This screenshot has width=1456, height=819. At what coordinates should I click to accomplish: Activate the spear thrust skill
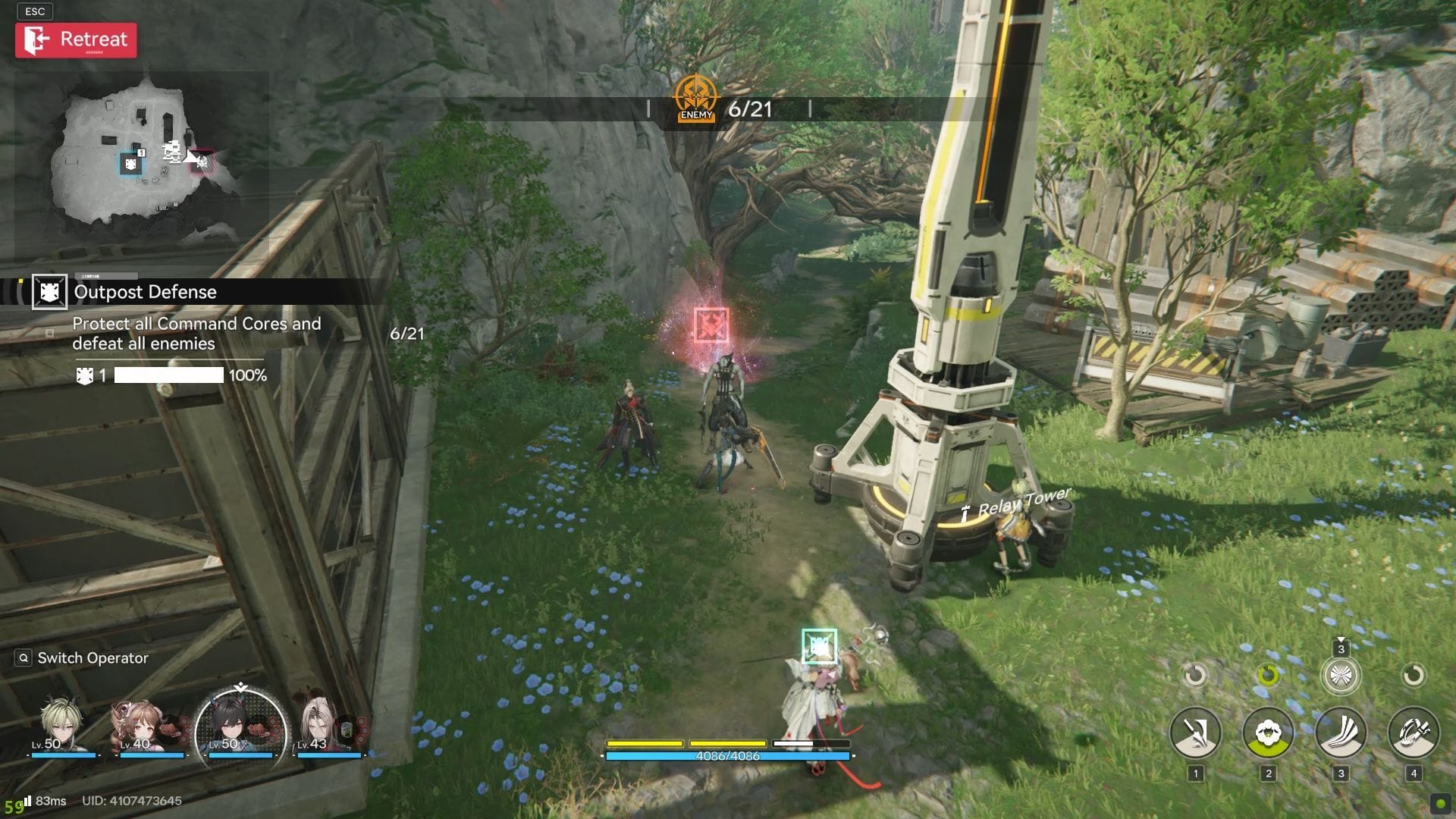(x=1195, y=733)
